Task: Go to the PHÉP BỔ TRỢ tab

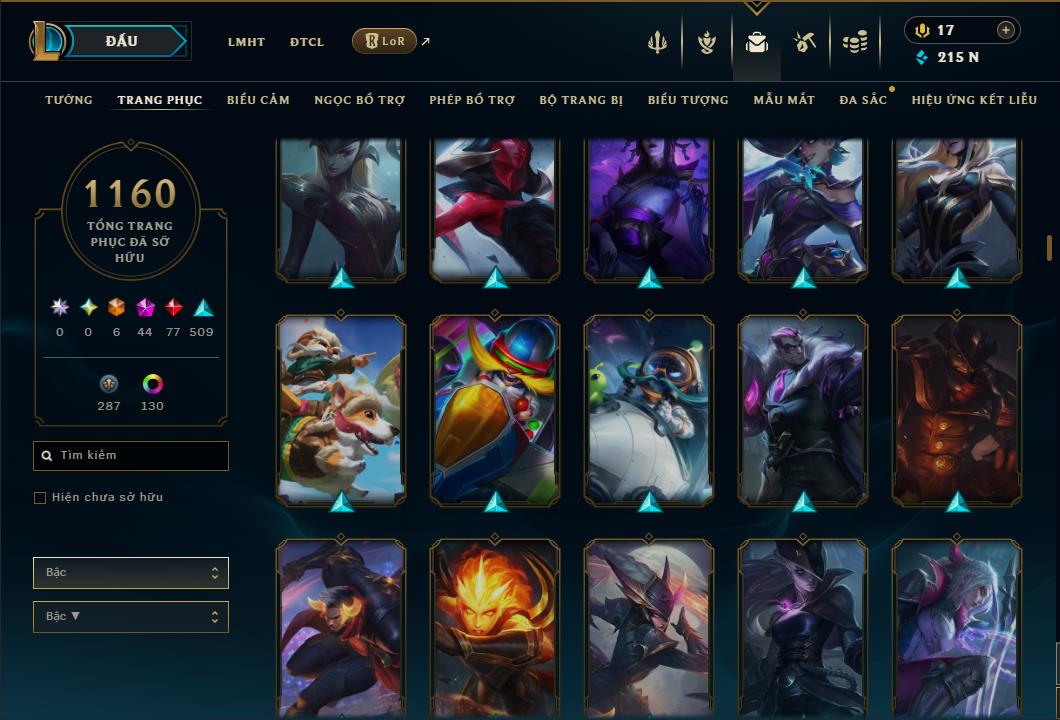Action: (x=472, y=100)
